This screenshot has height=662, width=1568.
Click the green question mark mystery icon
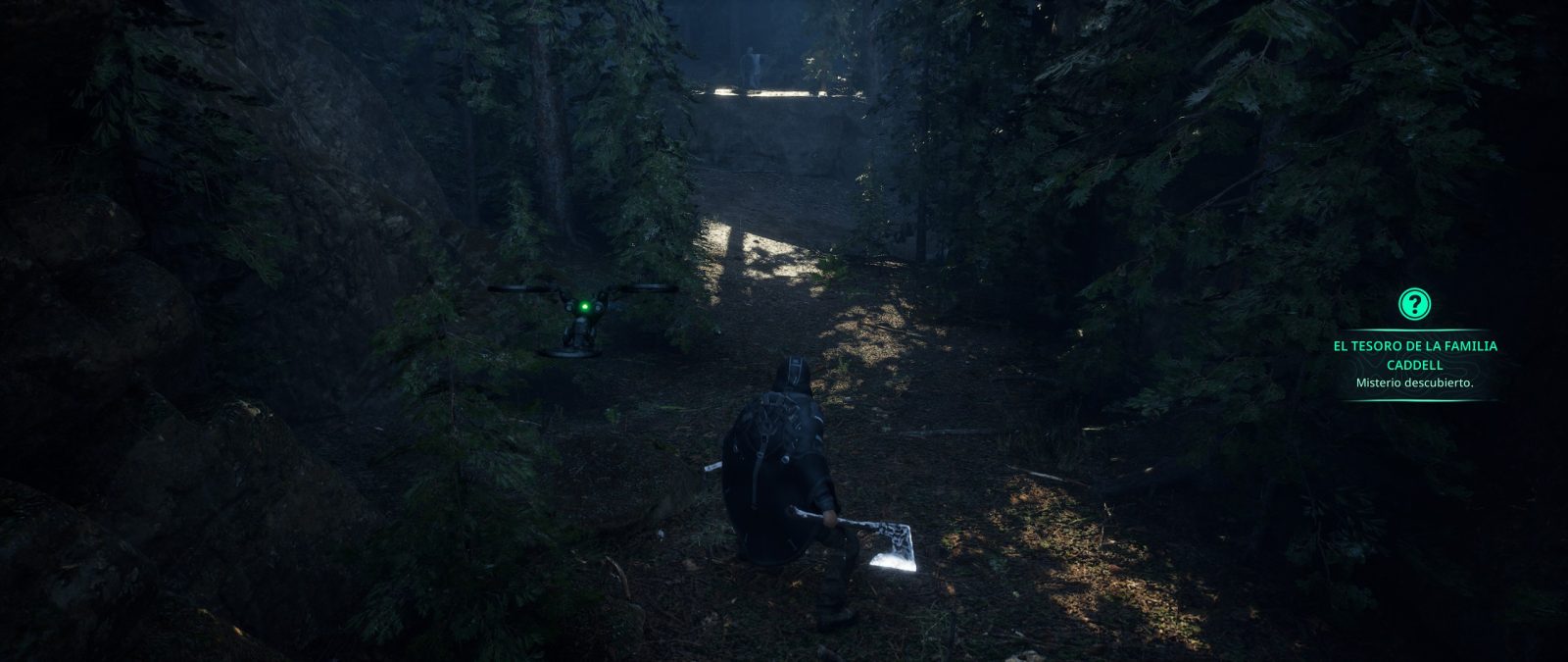click(x=1414, y=303)
